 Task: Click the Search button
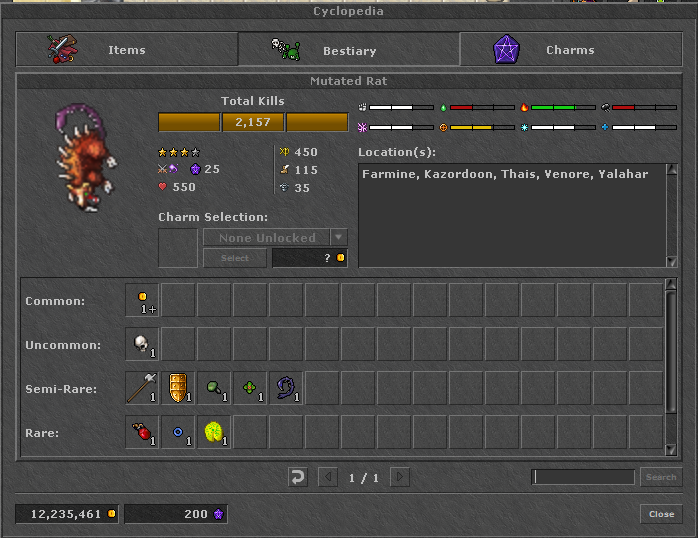[x=660, y=477]
